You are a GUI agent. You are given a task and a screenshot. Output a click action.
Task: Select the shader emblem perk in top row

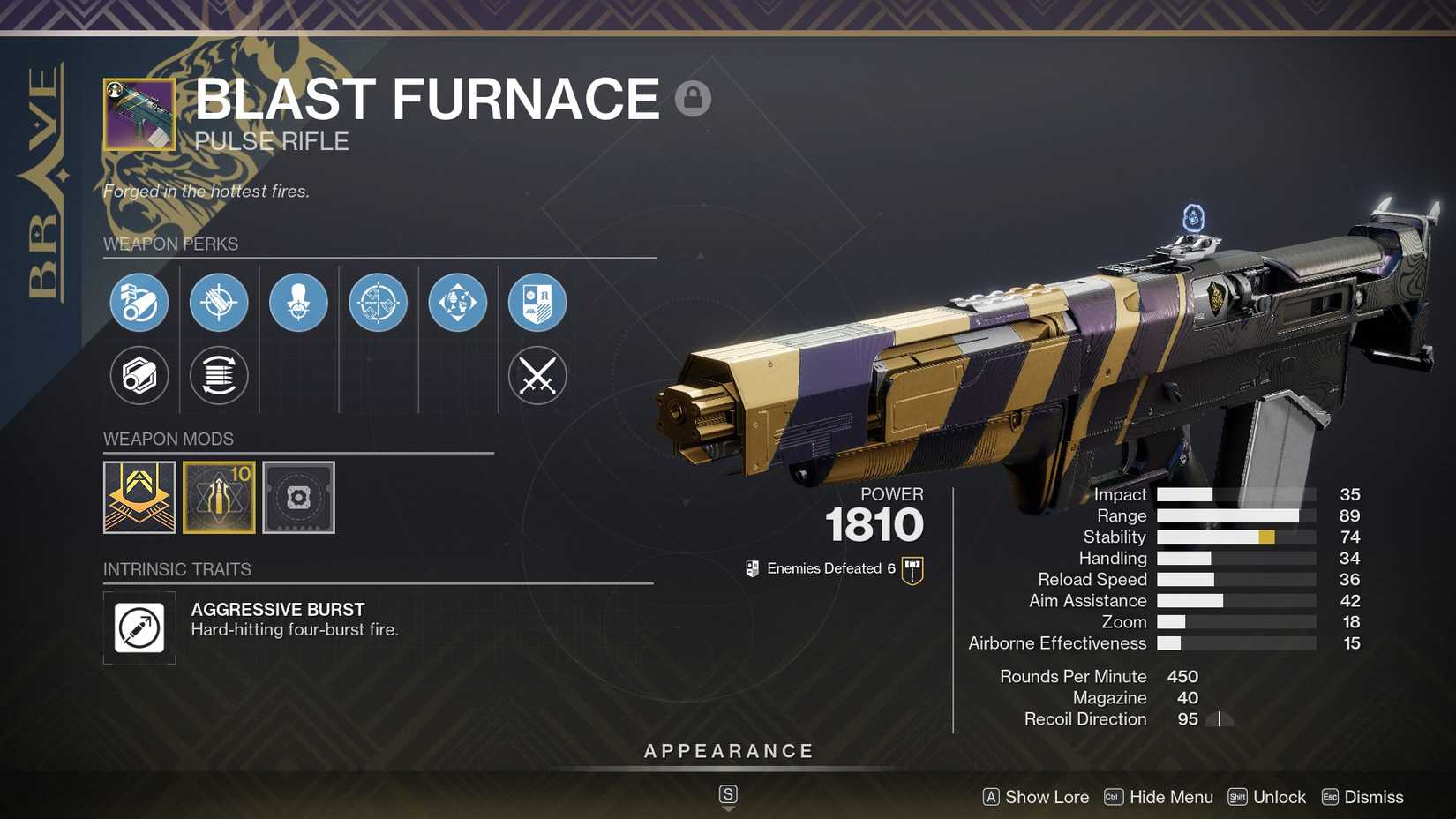tap(537, 302)
